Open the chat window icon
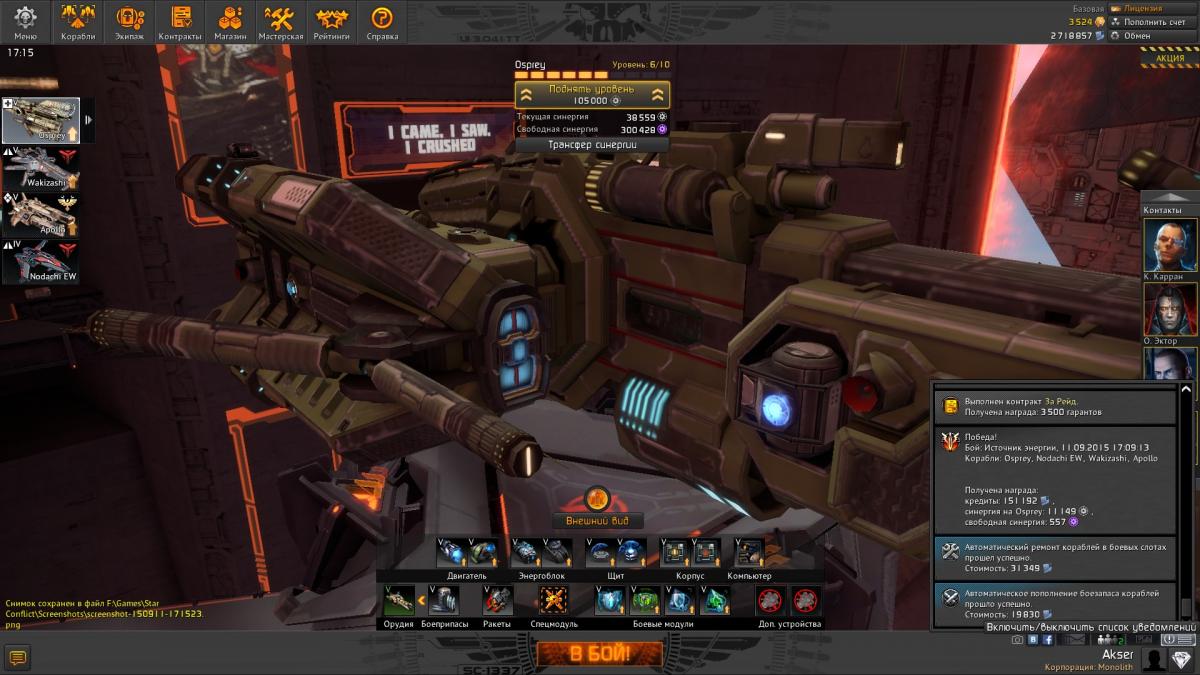Screen dimensions: 1200x675 17,657
